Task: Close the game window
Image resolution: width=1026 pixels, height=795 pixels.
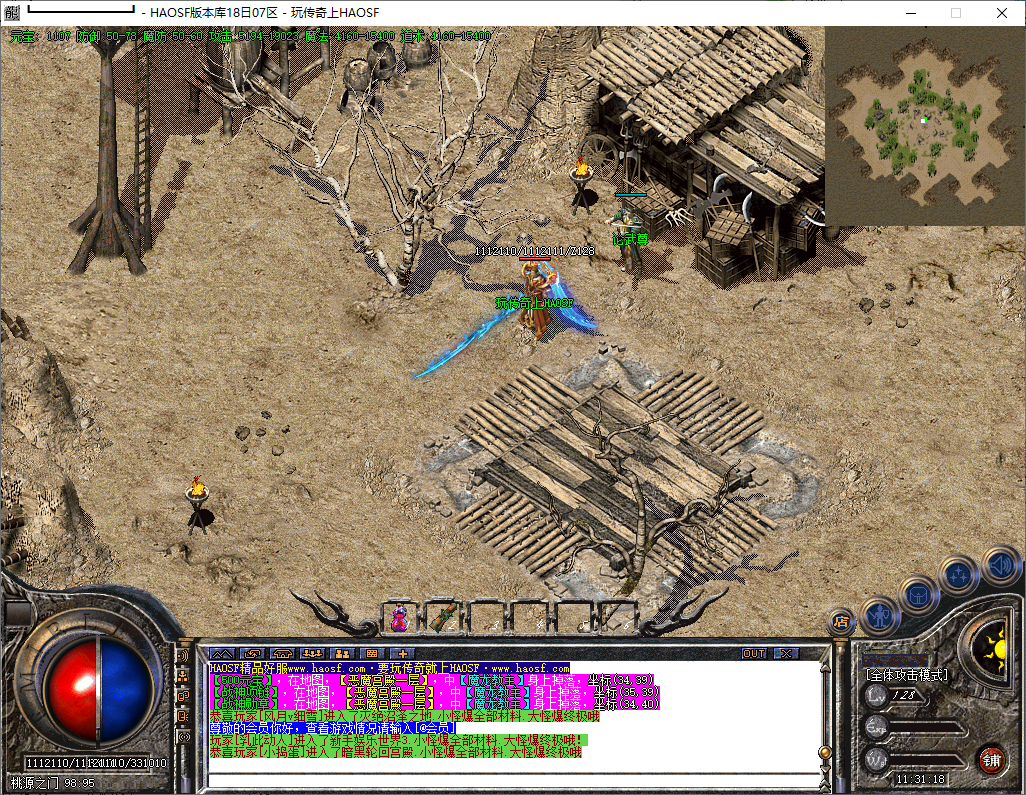Action: (1002, 13)
